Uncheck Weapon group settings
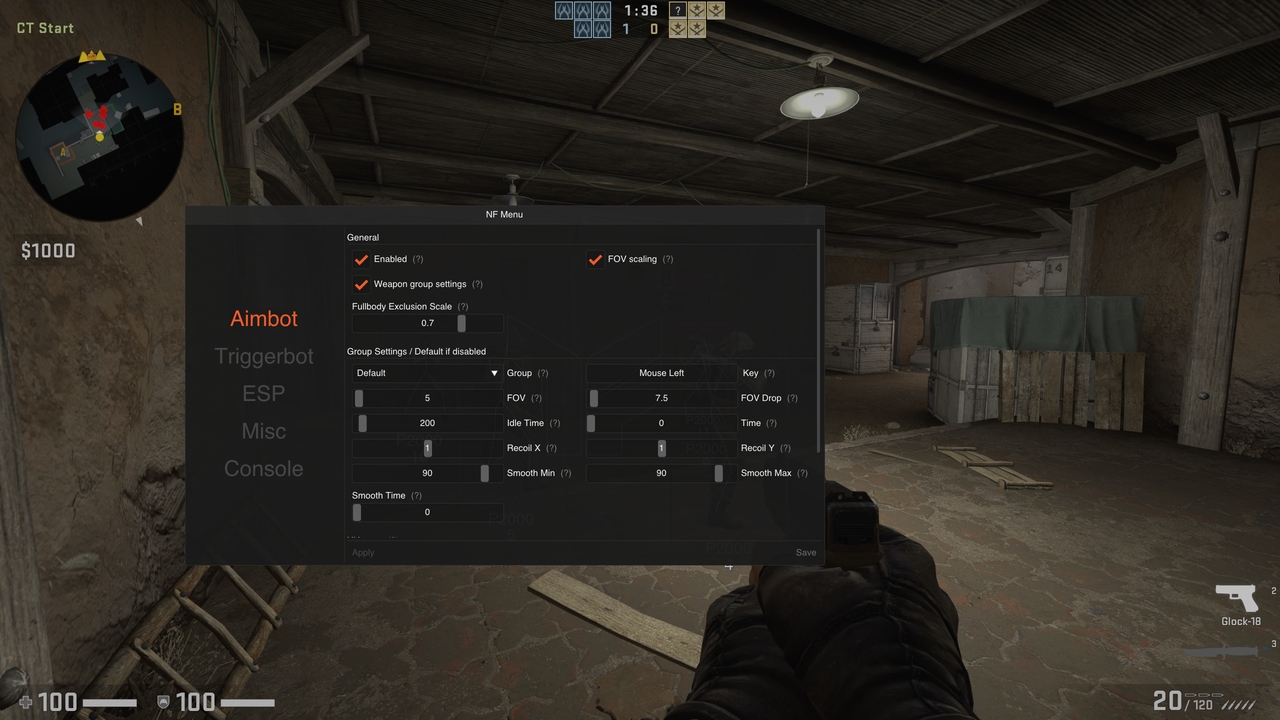The width and height of the screenshot is (1280, 720). (362, 284)
